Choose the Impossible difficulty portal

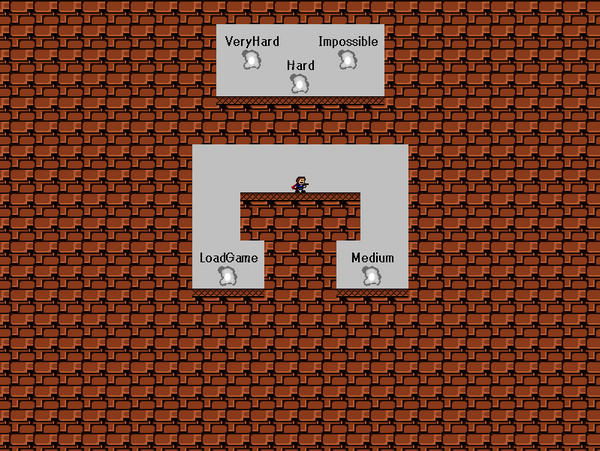[x=347, y=59]
